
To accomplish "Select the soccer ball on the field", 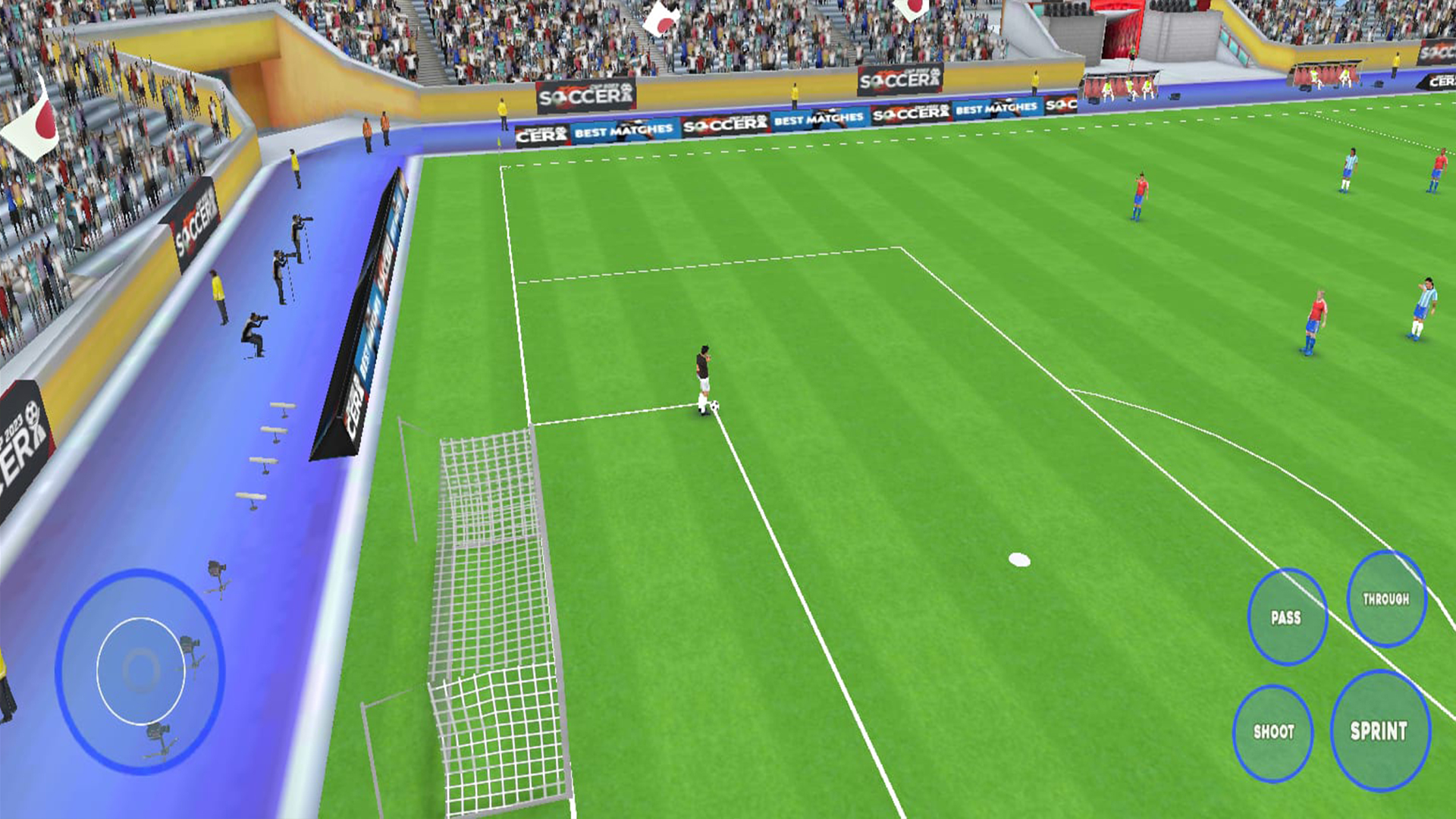I will tap(714, 407).
